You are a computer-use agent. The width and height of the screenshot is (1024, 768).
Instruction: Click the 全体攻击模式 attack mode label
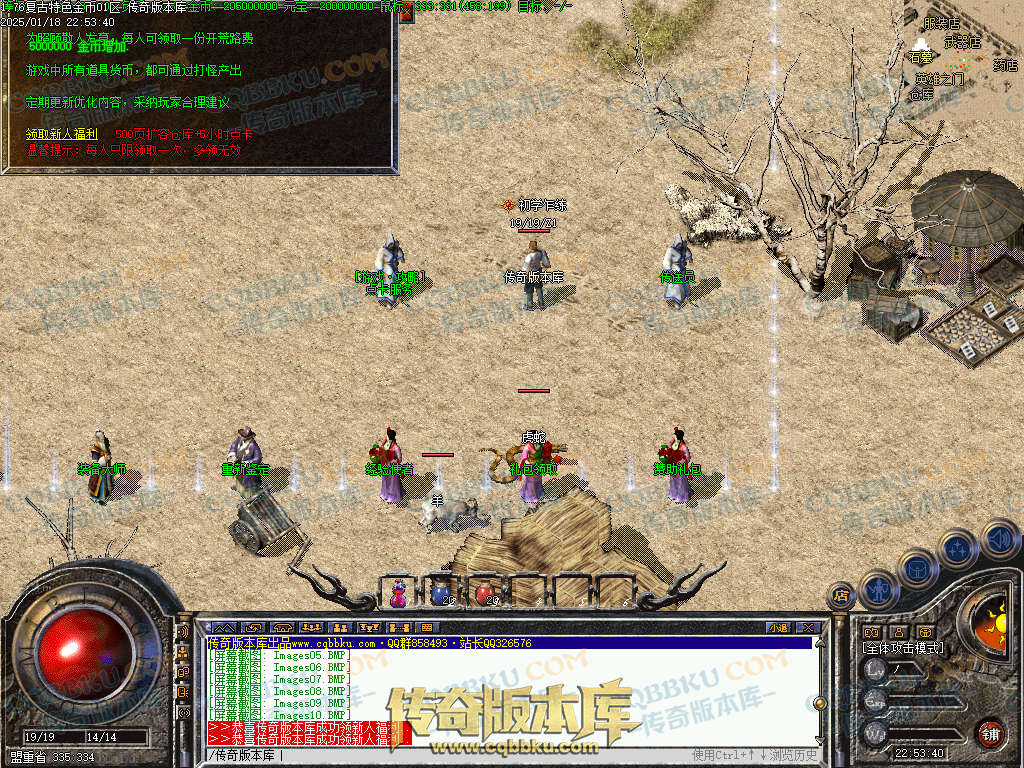pyautogui.click(x=903, y=648)
